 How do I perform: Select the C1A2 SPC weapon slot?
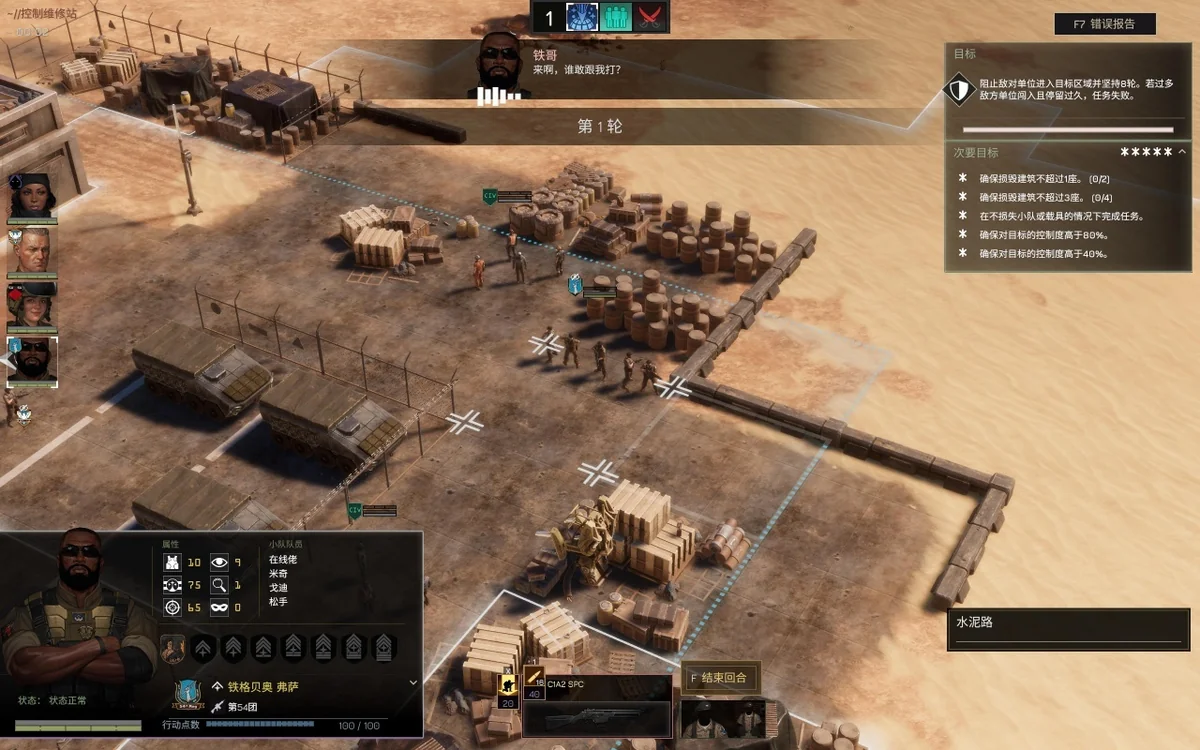click(x=596, y=707)
